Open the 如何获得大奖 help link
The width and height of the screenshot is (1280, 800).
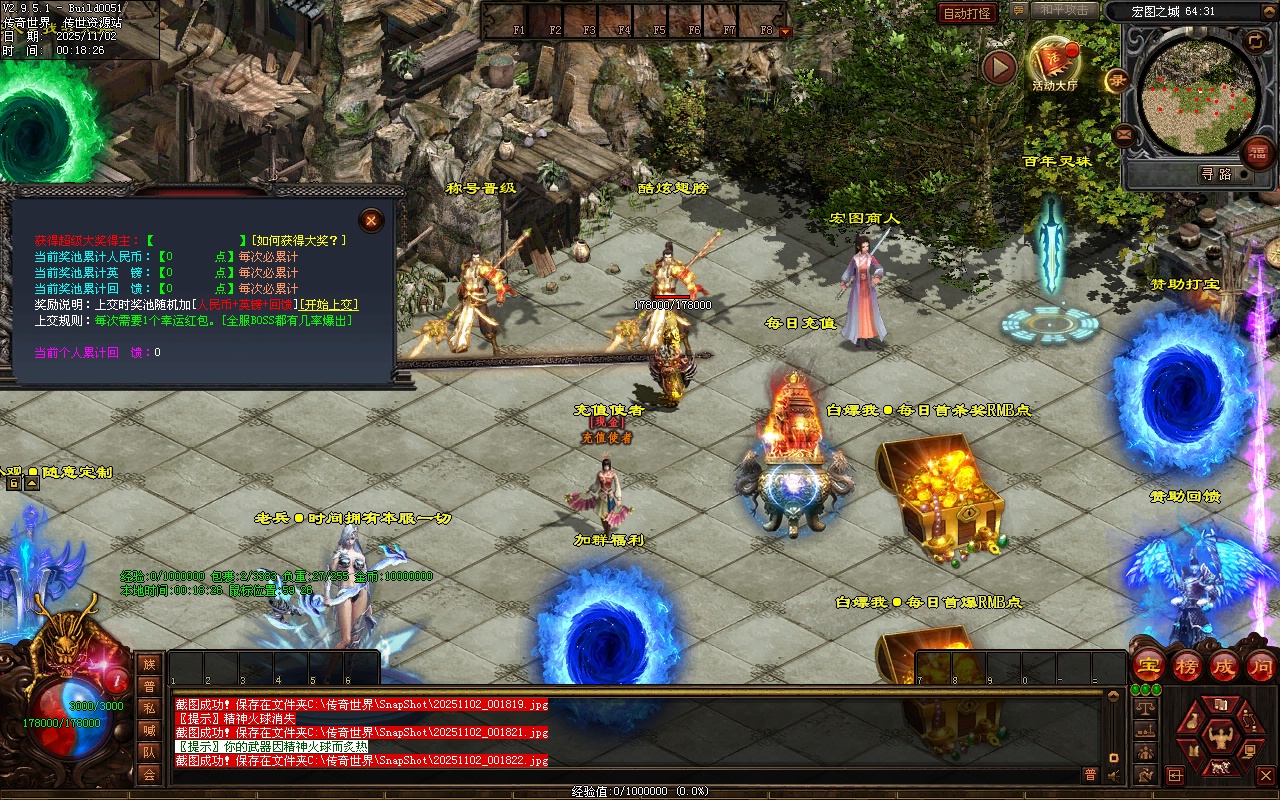[299, 240]
